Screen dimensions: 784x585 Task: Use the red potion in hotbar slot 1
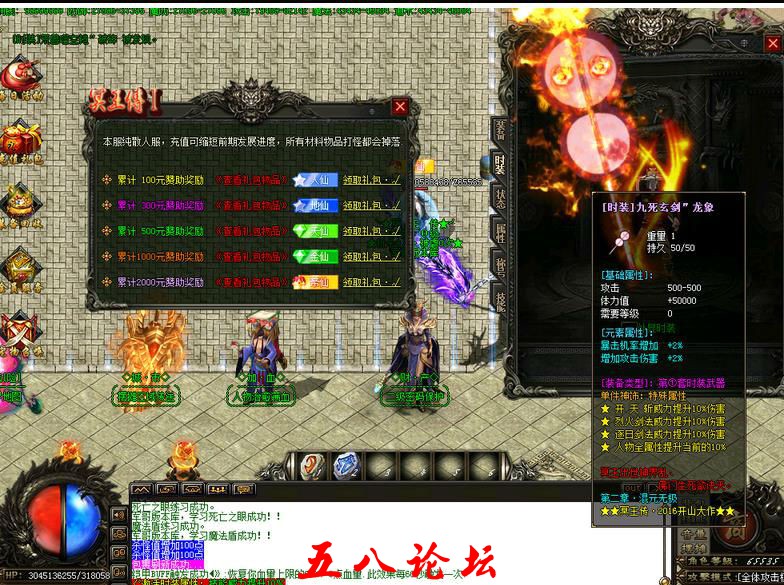[313, 466]
